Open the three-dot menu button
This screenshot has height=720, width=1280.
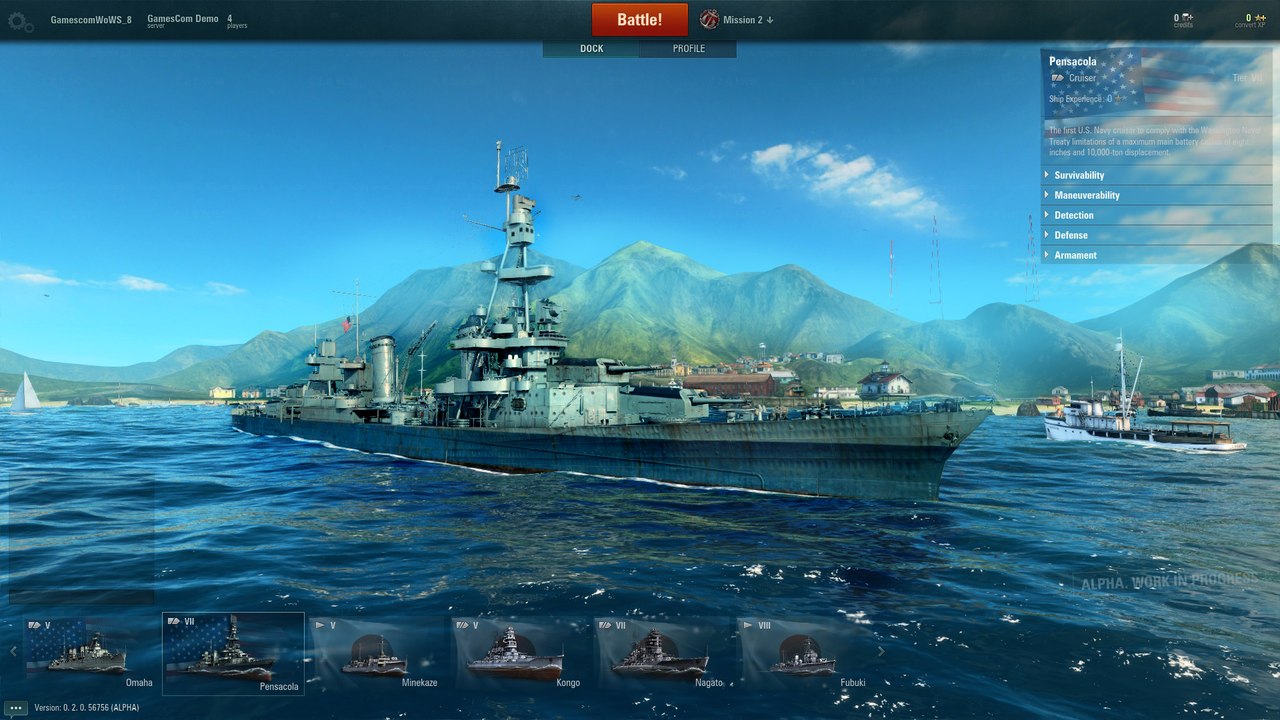(x=15, y=707)
